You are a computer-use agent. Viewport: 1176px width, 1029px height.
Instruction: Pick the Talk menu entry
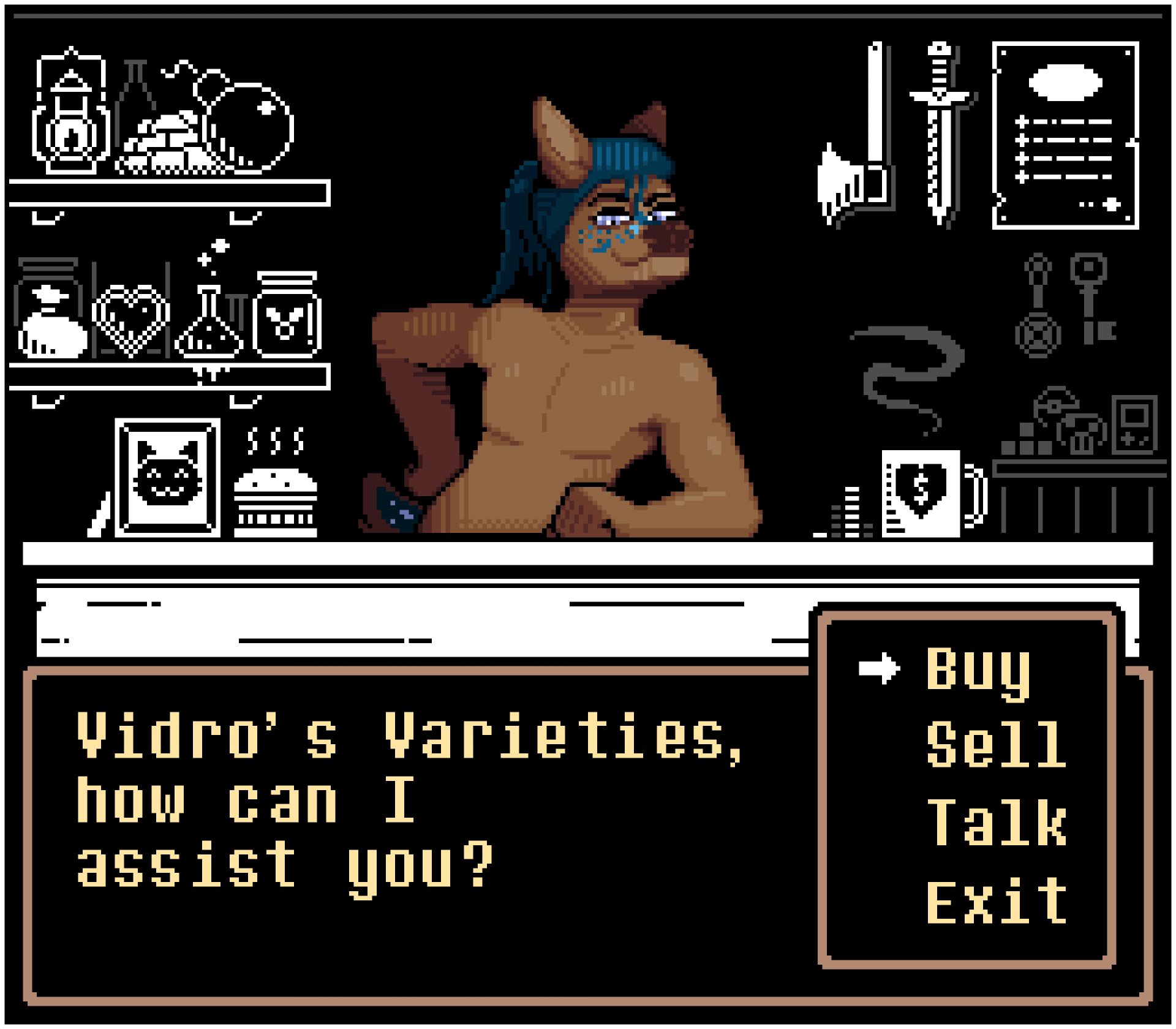[x=996, y=823]
